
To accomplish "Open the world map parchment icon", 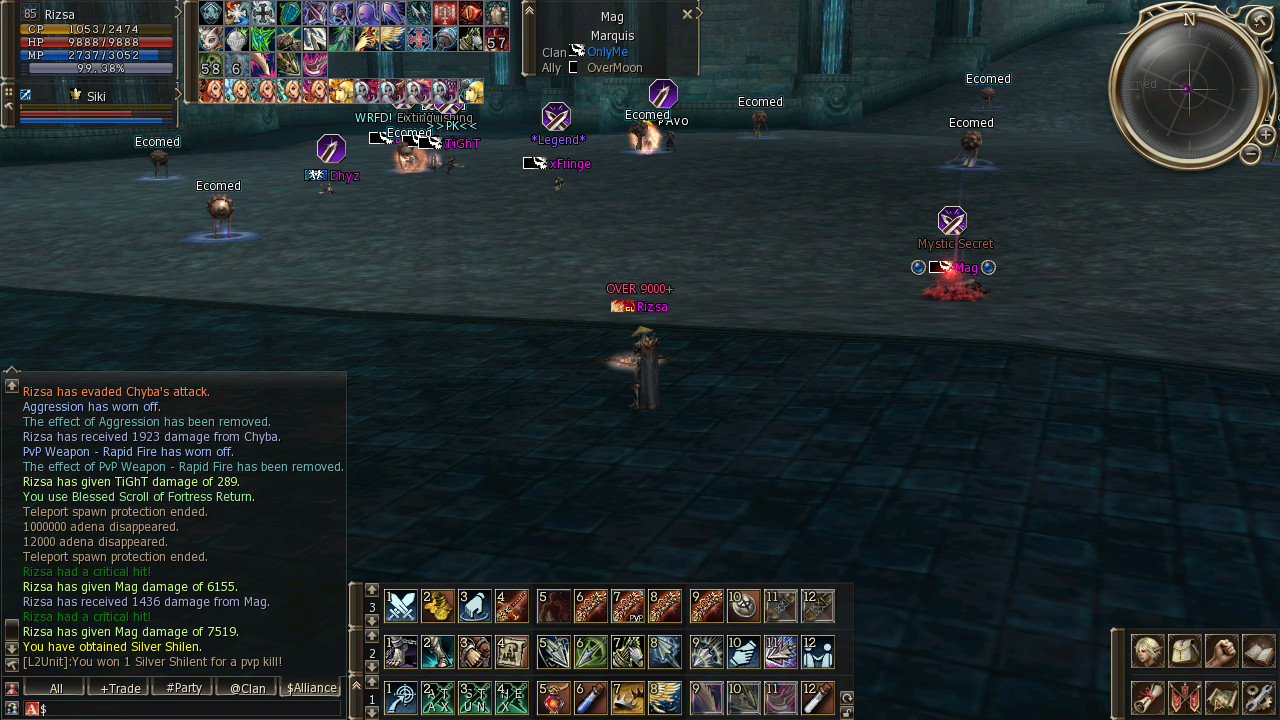I will (x=1222, y=697).
